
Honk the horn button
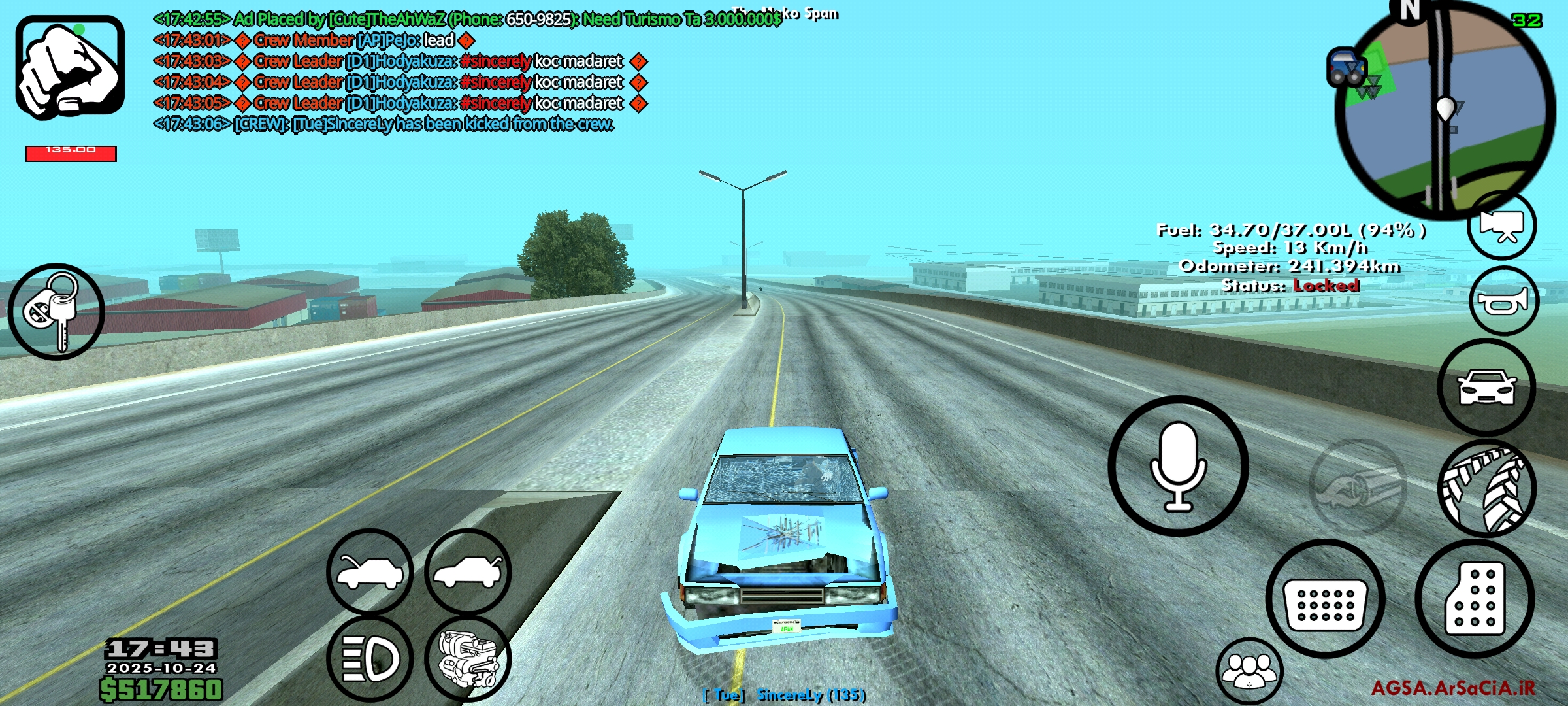(1503, 301)
